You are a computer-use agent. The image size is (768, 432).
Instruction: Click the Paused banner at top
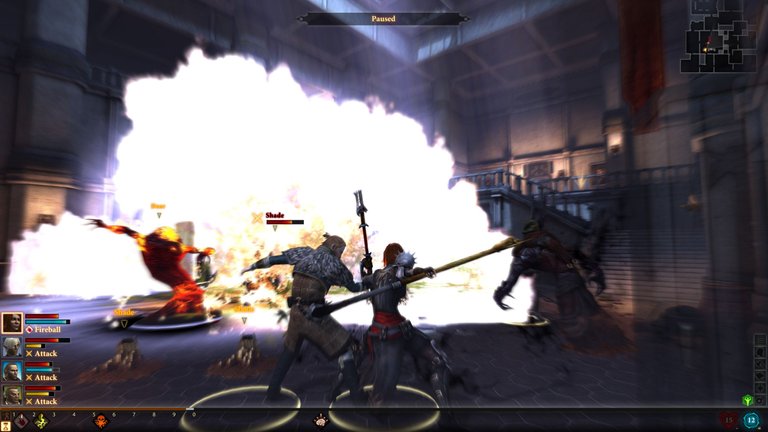point(383,18)
